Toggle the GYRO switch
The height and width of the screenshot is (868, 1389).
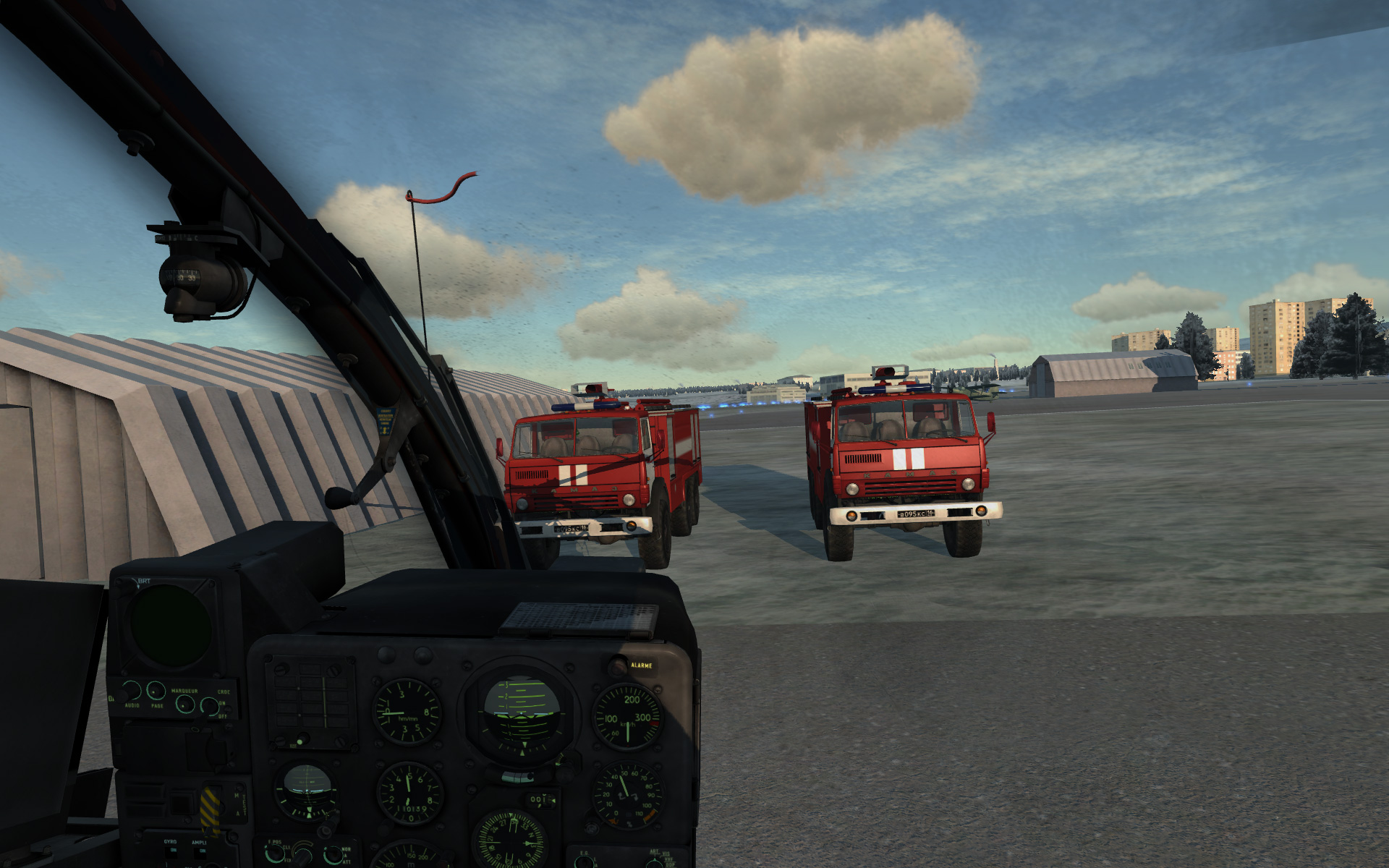point(170,852)
